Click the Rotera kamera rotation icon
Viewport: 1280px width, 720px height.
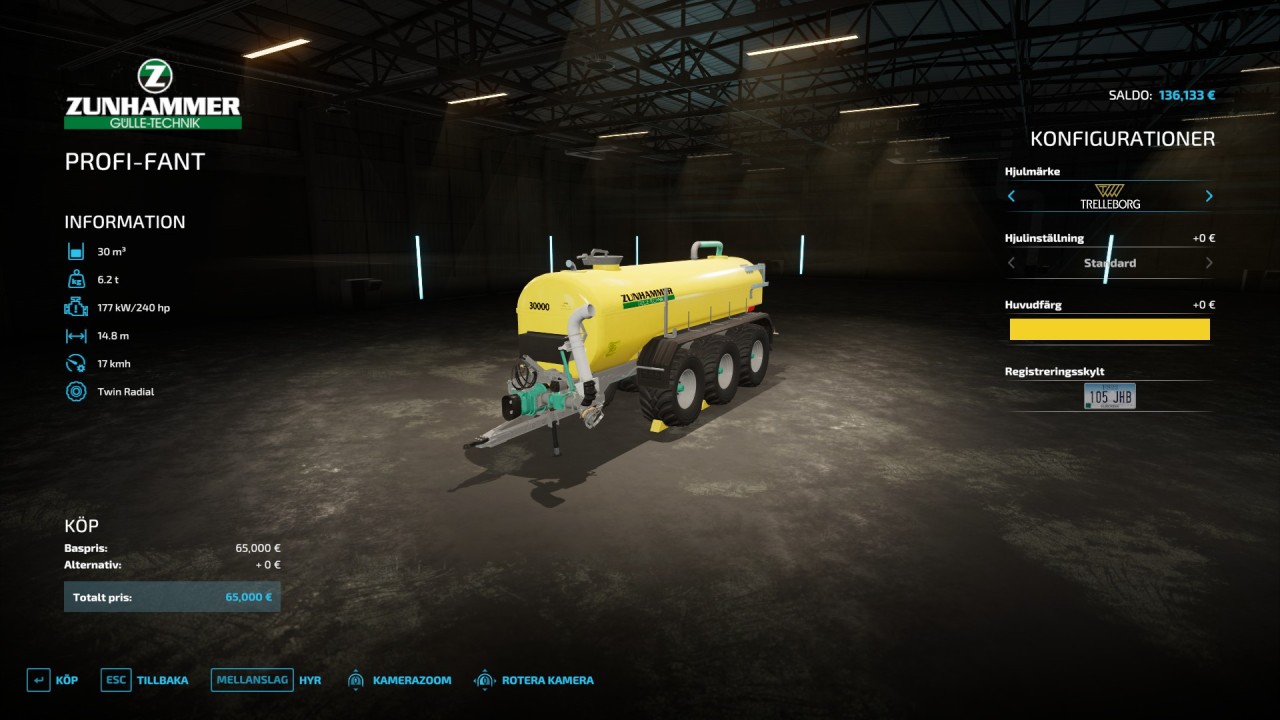click(x=485, y=679)
